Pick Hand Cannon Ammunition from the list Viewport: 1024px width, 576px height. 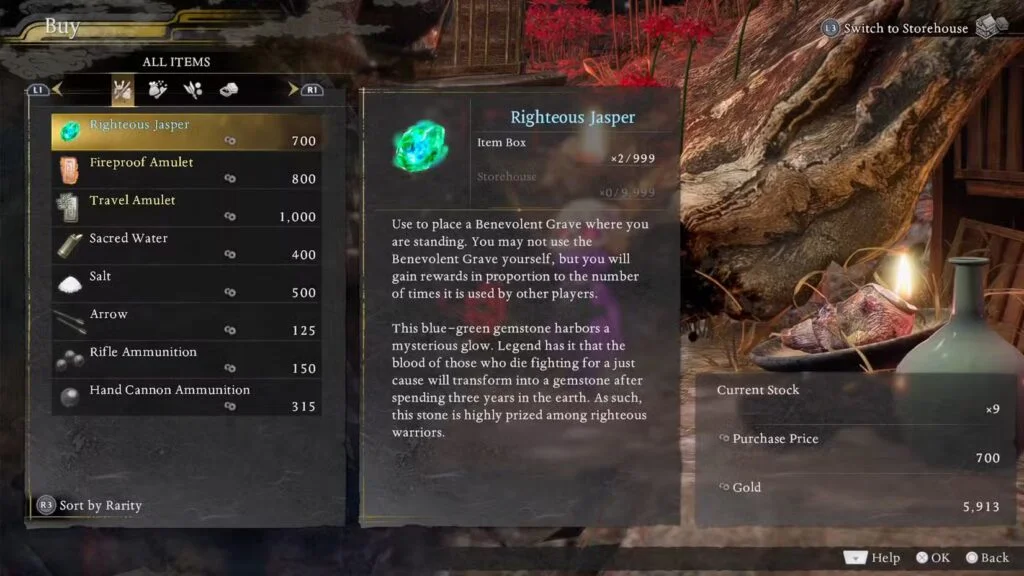[186, 398]
